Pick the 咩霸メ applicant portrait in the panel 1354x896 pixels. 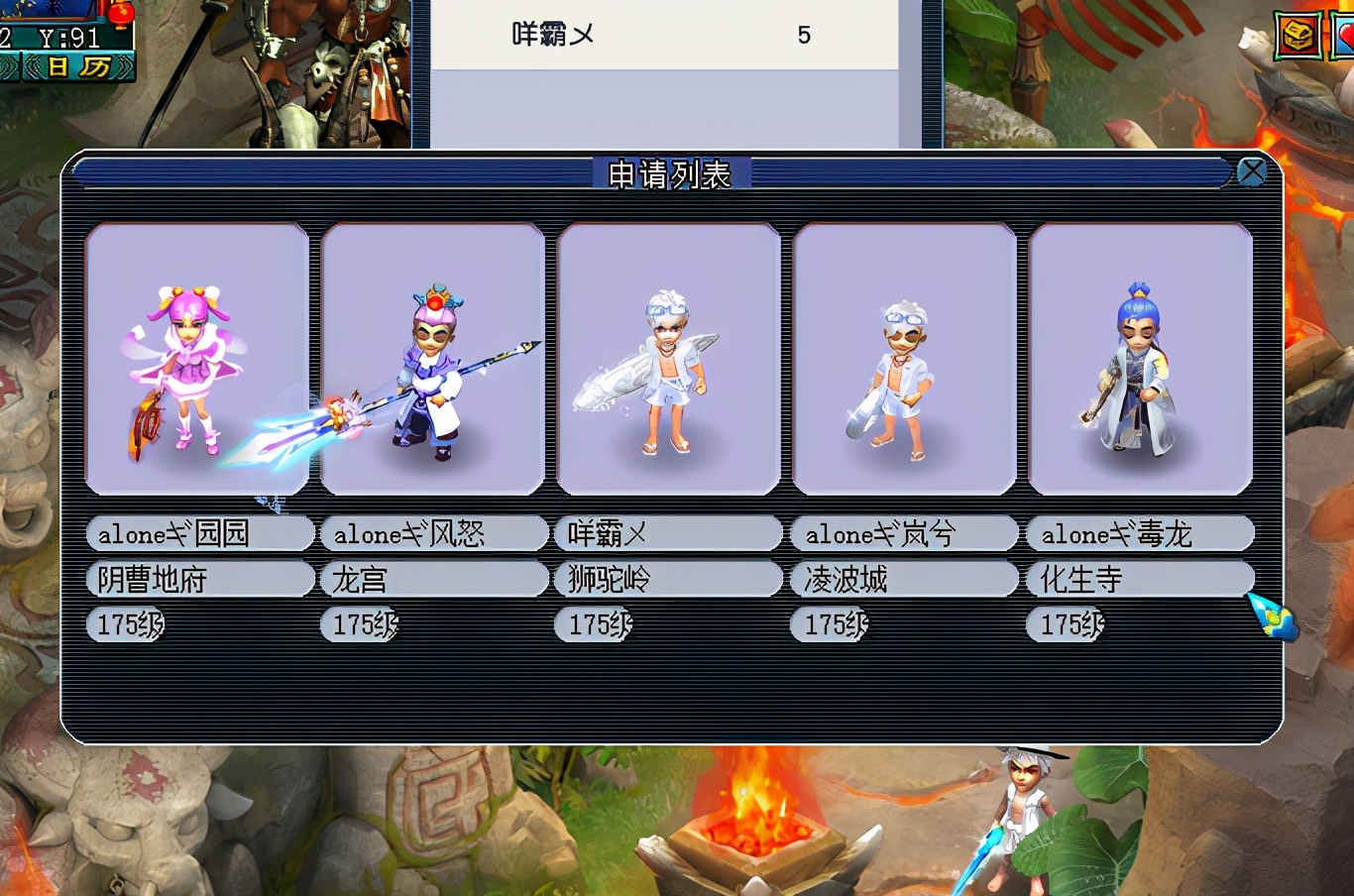[x=668, y=359]
